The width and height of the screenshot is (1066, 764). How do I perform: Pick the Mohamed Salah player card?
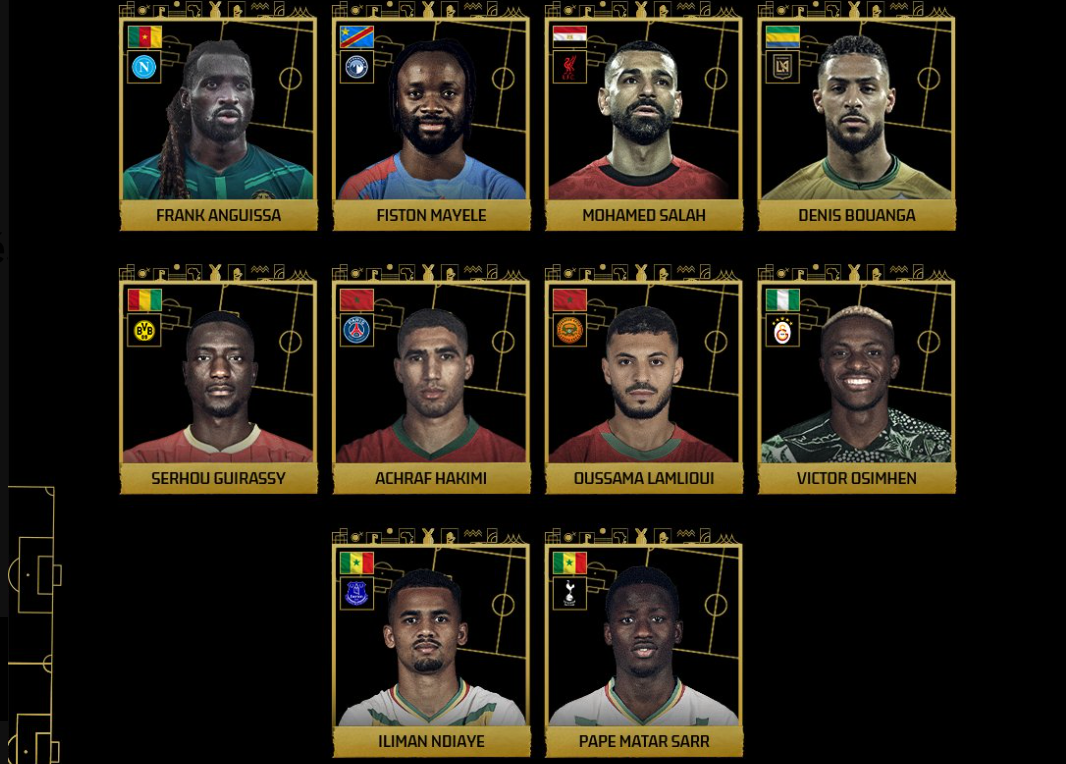point(644,120)
